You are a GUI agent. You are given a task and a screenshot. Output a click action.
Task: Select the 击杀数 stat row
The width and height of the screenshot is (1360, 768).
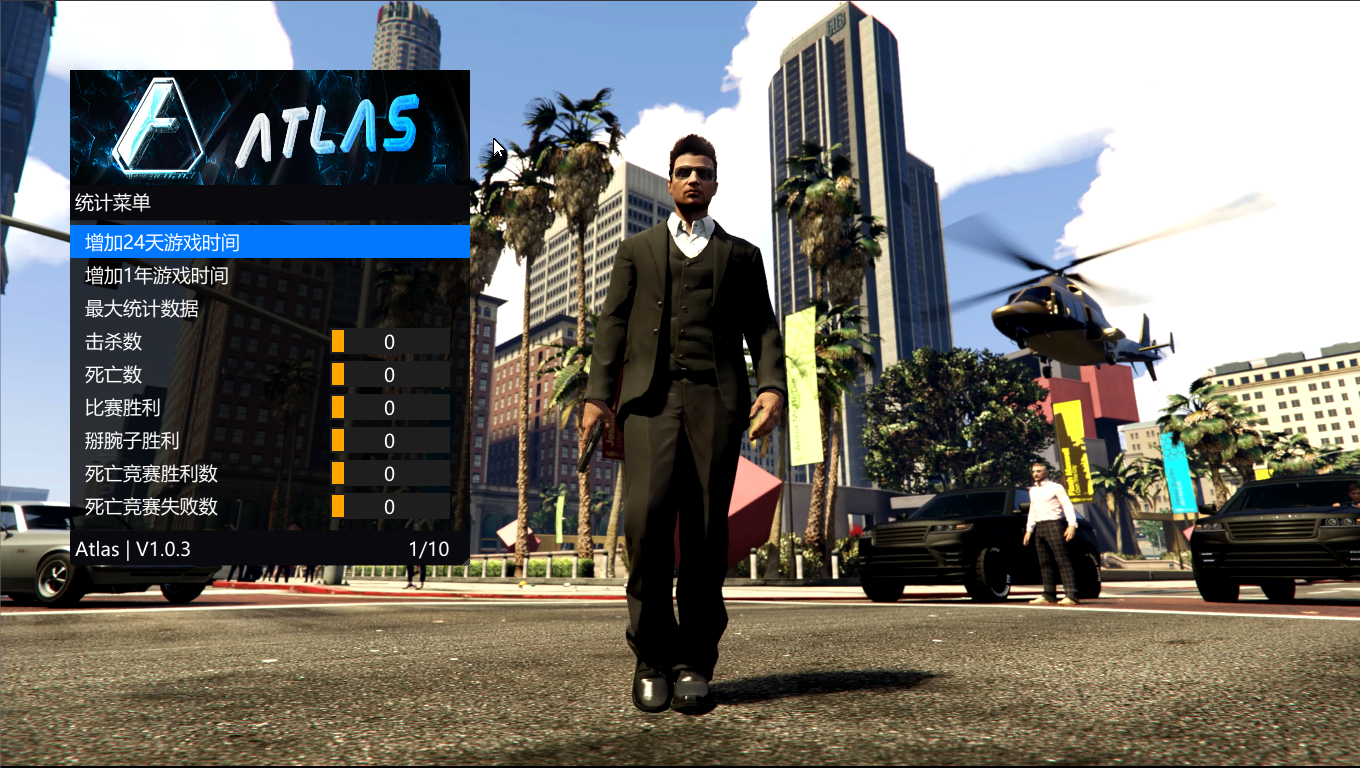point(113,341)
